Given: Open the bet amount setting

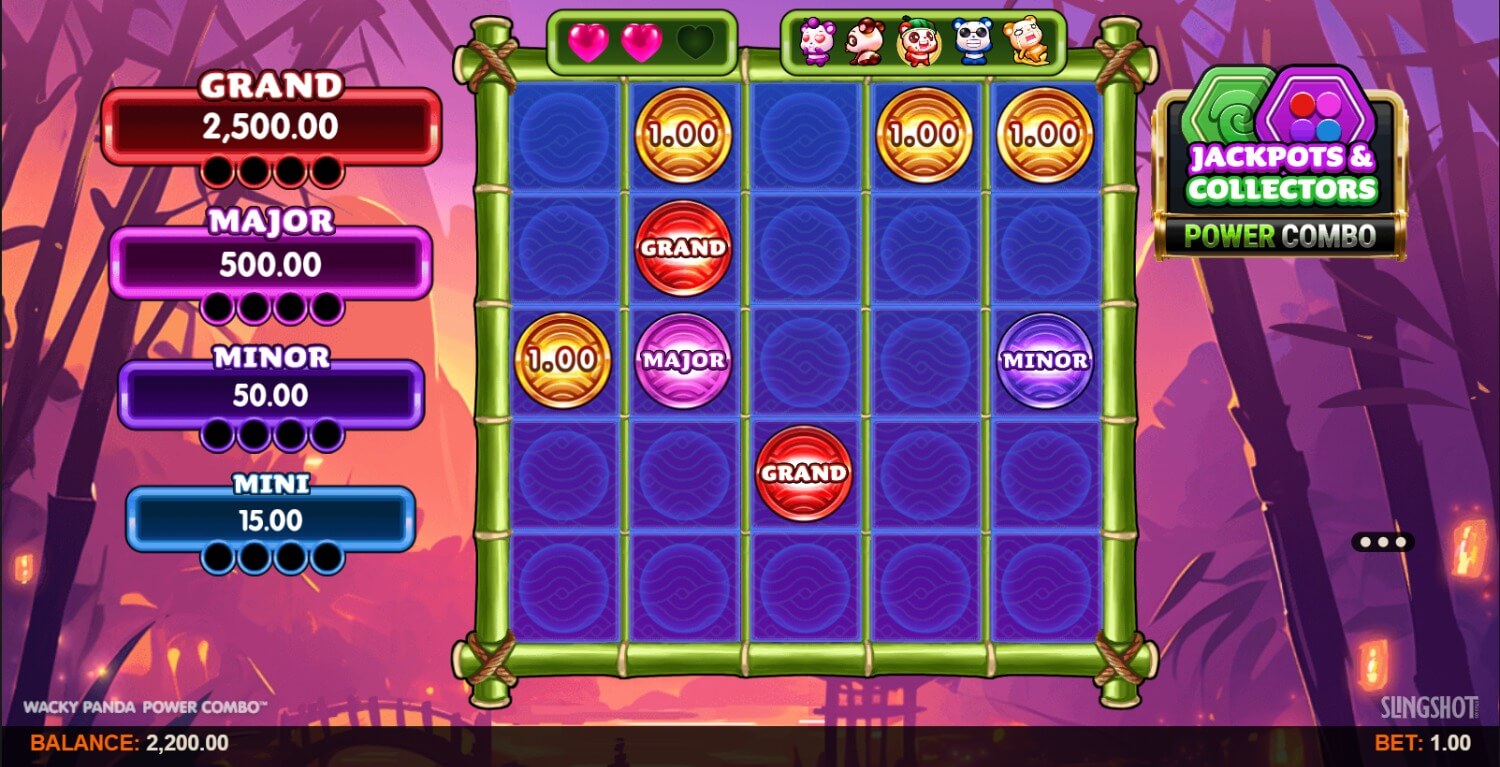Looking at the screenshot, I should point(1422,742).
